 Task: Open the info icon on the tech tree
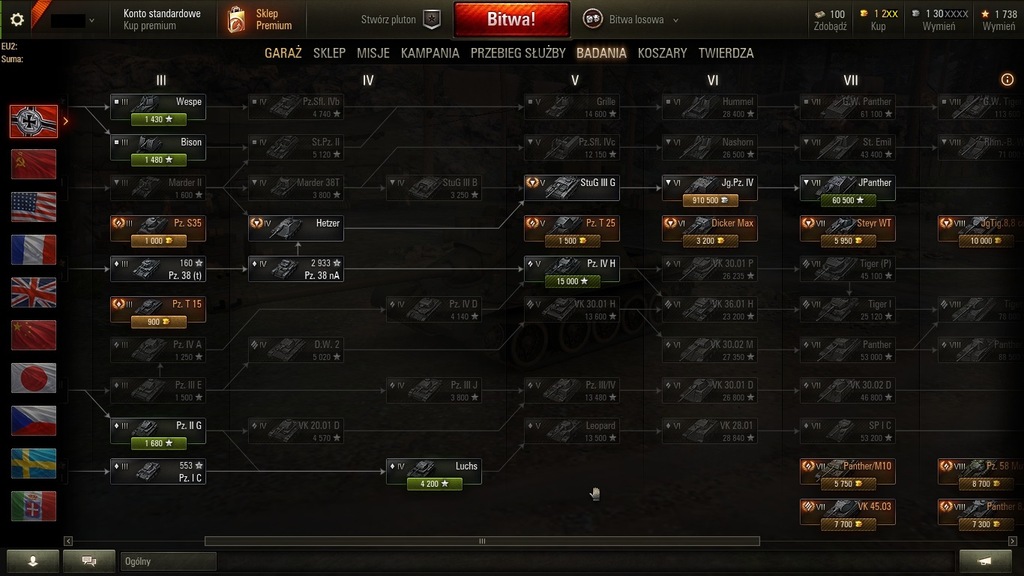(1007, 80)
